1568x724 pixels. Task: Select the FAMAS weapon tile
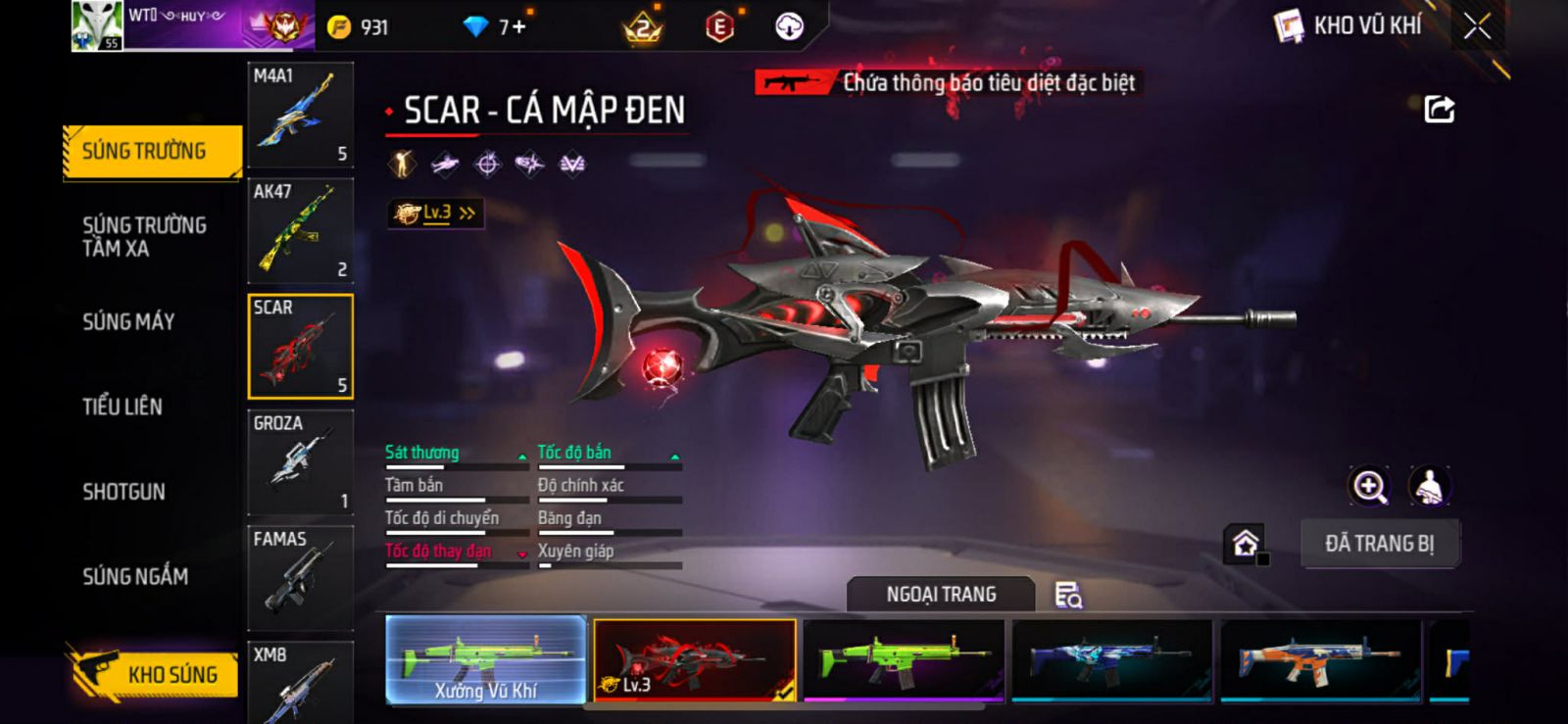pyautogui.click(x=300, y=578)
